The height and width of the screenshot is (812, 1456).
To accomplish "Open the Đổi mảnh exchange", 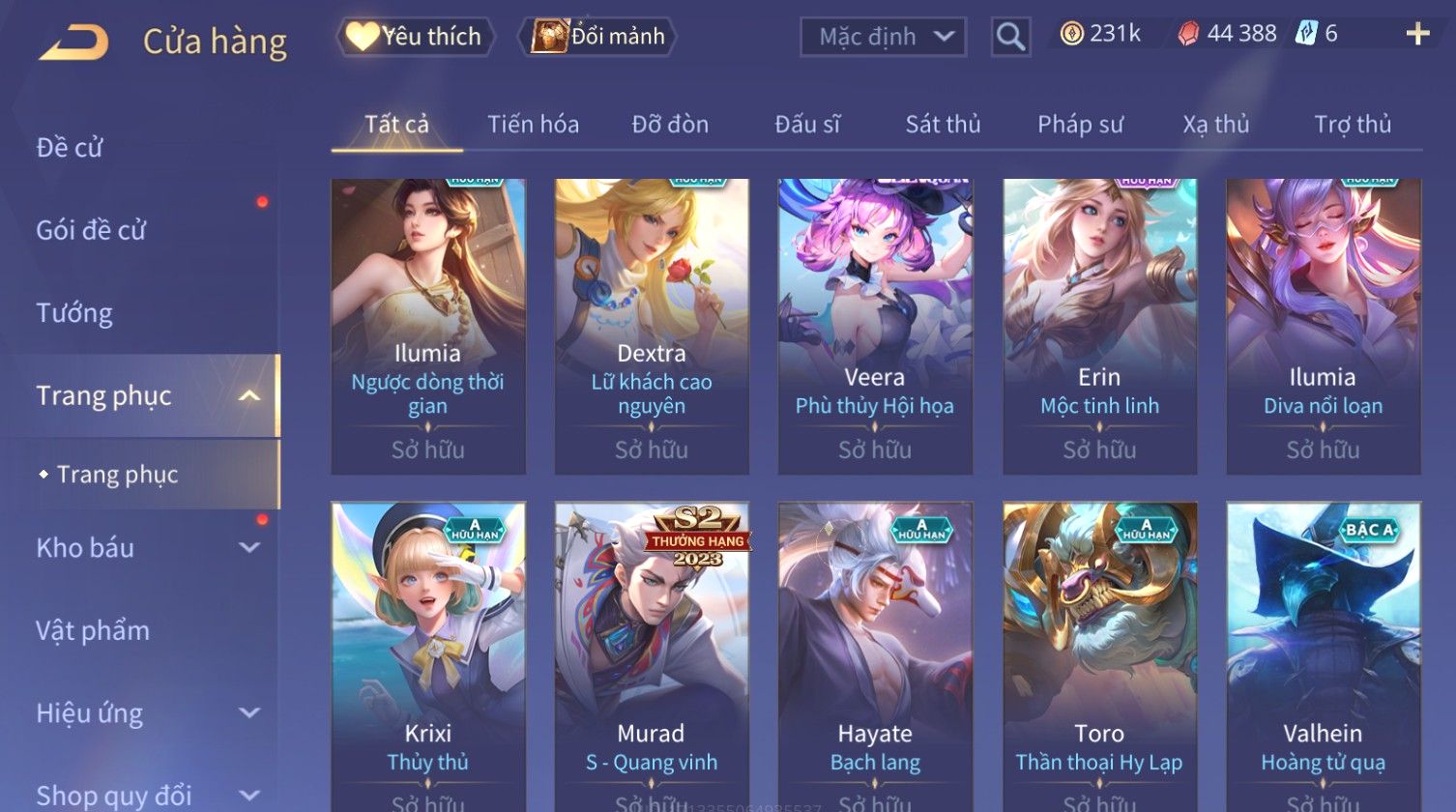I will (598, 37).
